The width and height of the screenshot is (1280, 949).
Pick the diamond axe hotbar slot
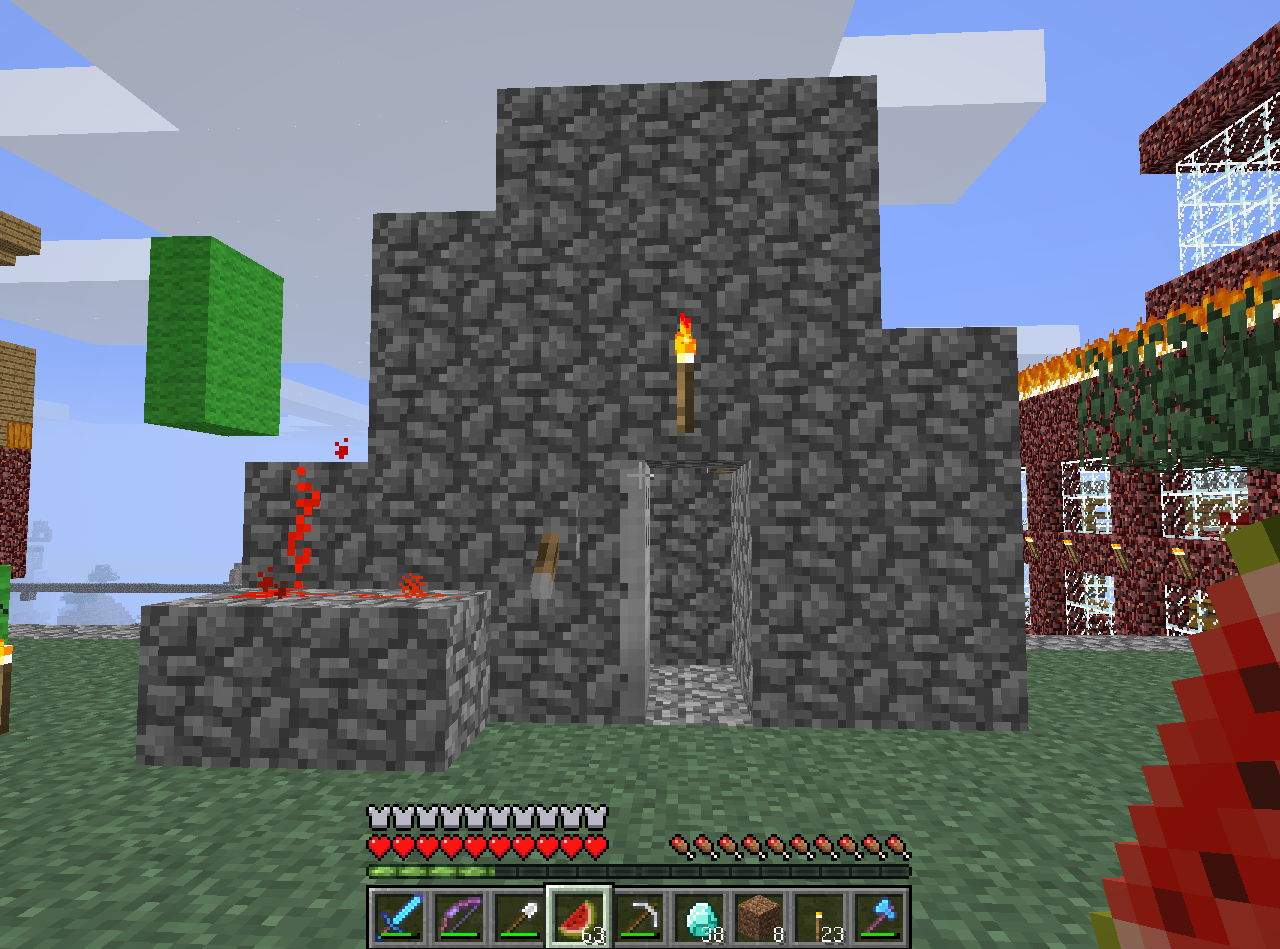point(879,916)
